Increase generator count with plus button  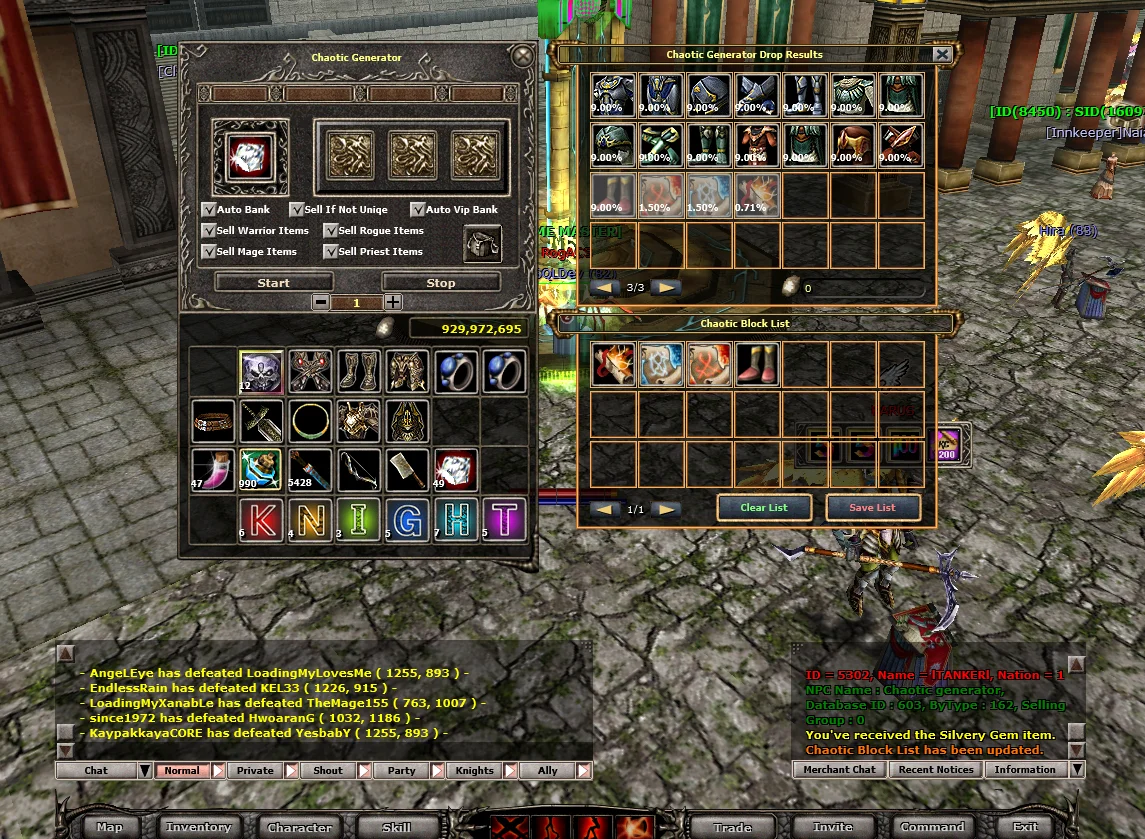[x=394, y=302]
